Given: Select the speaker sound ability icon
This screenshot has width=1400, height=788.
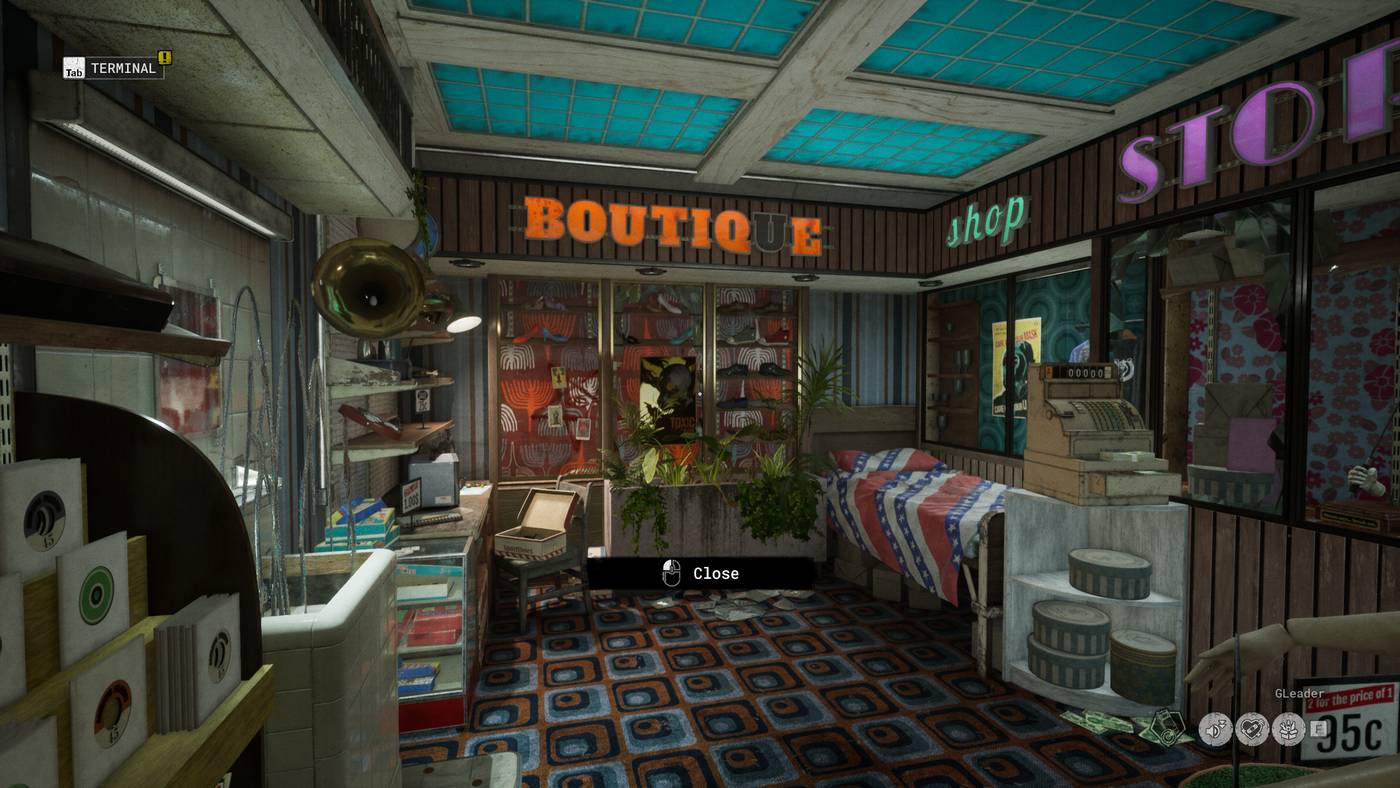Looking at the screenshot, I should tap(1215, 729).
